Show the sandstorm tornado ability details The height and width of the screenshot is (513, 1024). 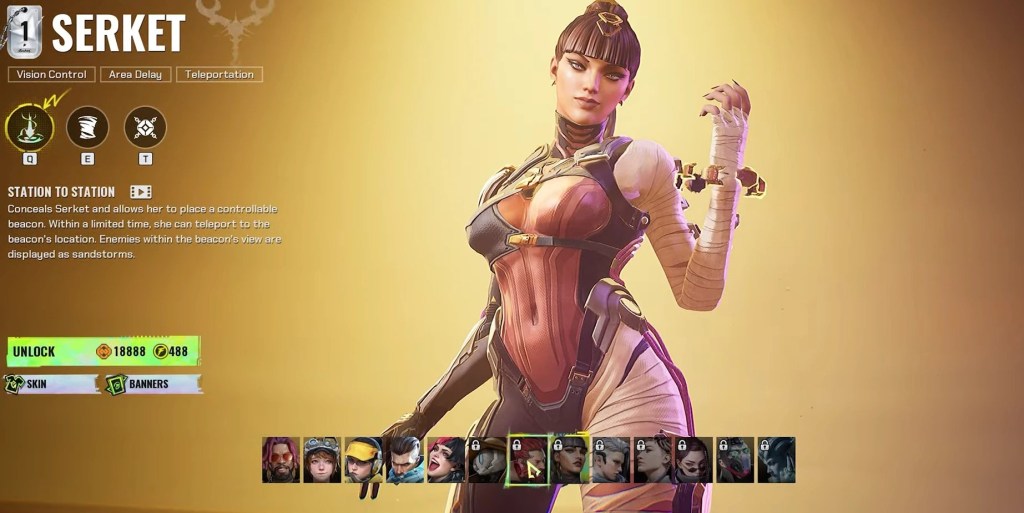tap(88, 128)
